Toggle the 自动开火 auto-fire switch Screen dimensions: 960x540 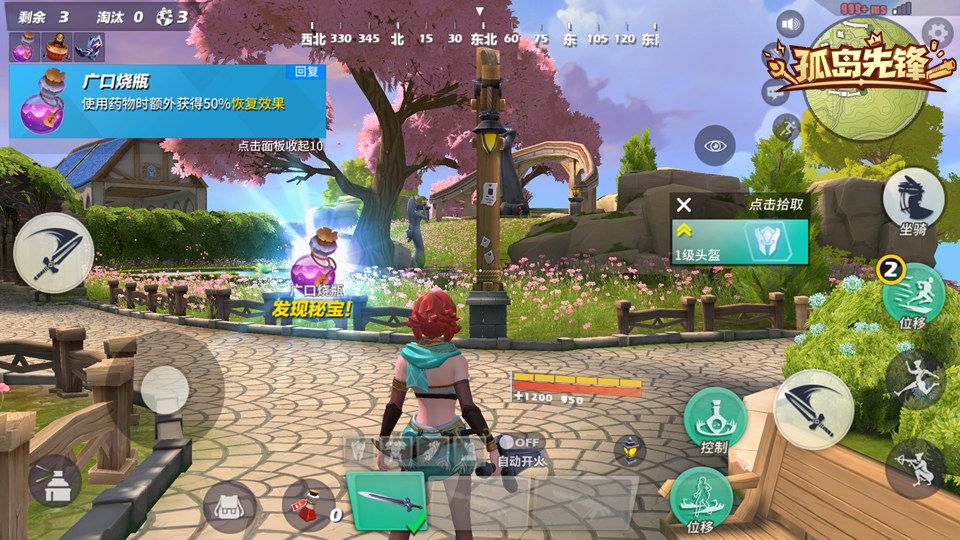[520, 443]
